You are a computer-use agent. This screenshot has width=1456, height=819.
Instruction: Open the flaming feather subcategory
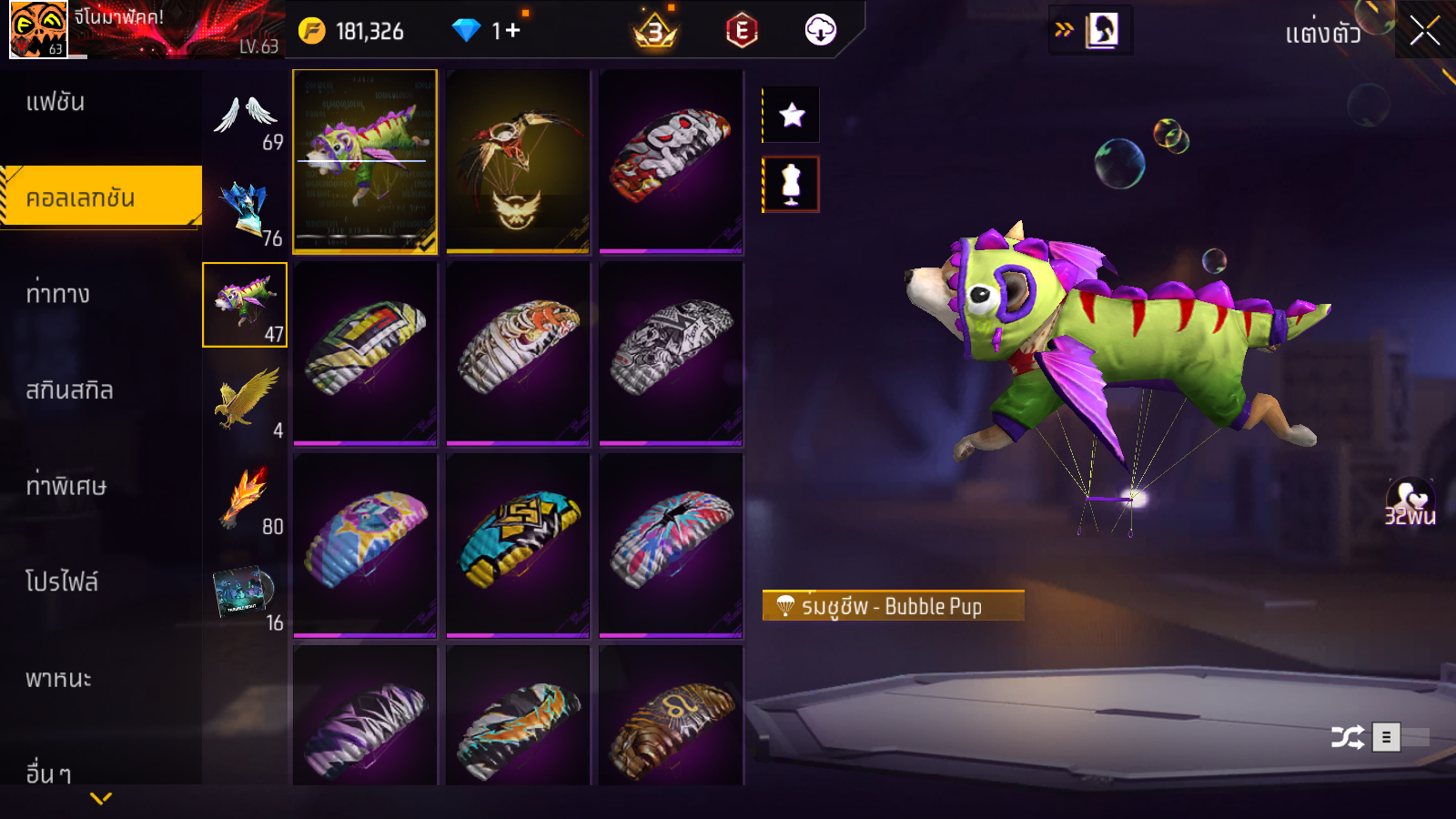click(245, 497)
